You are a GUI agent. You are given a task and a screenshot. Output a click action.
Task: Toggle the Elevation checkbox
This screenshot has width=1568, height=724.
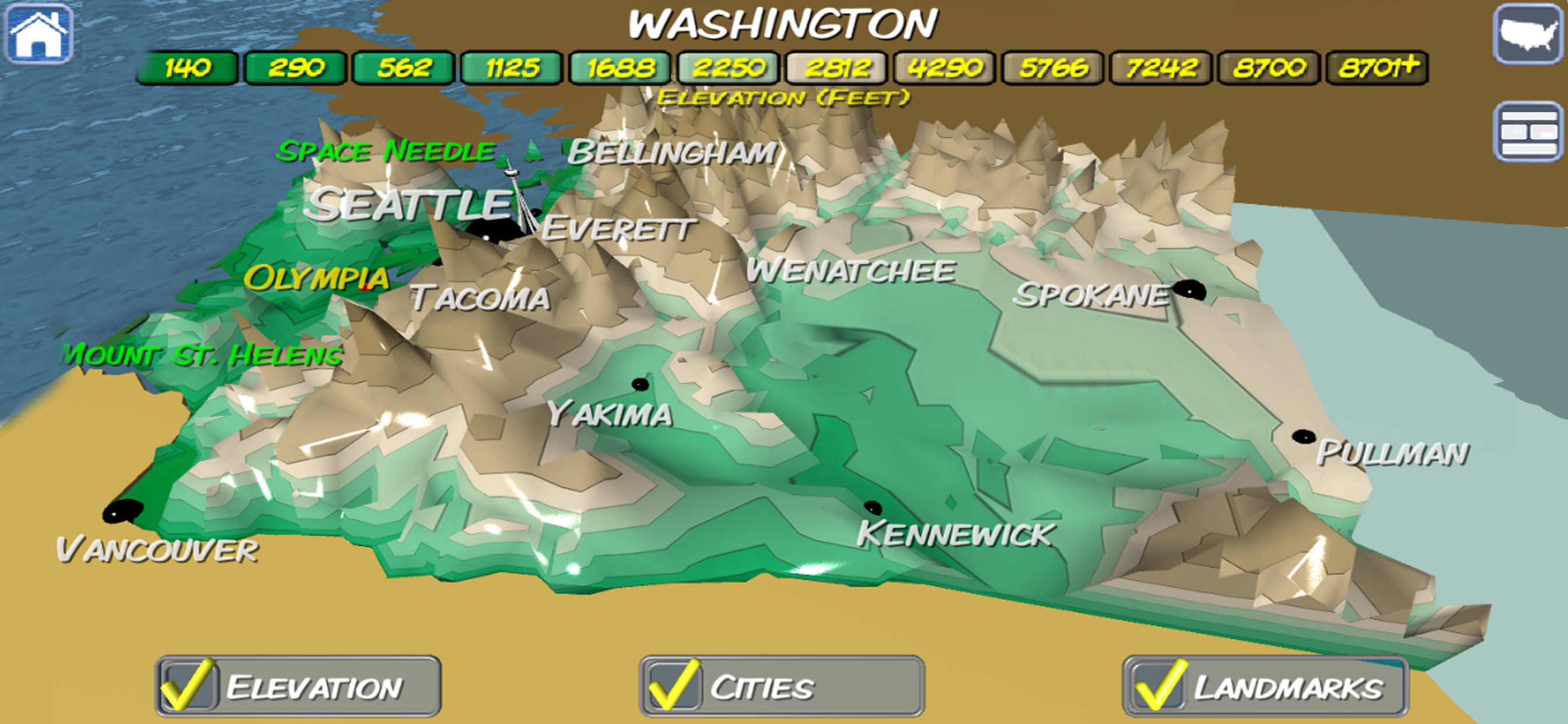[x=188, y=686]
